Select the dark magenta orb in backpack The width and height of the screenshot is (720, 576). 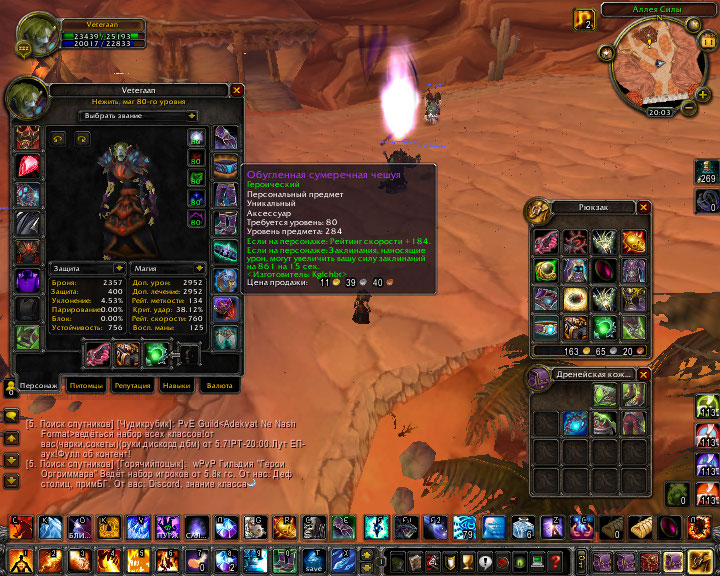point(606,270)
